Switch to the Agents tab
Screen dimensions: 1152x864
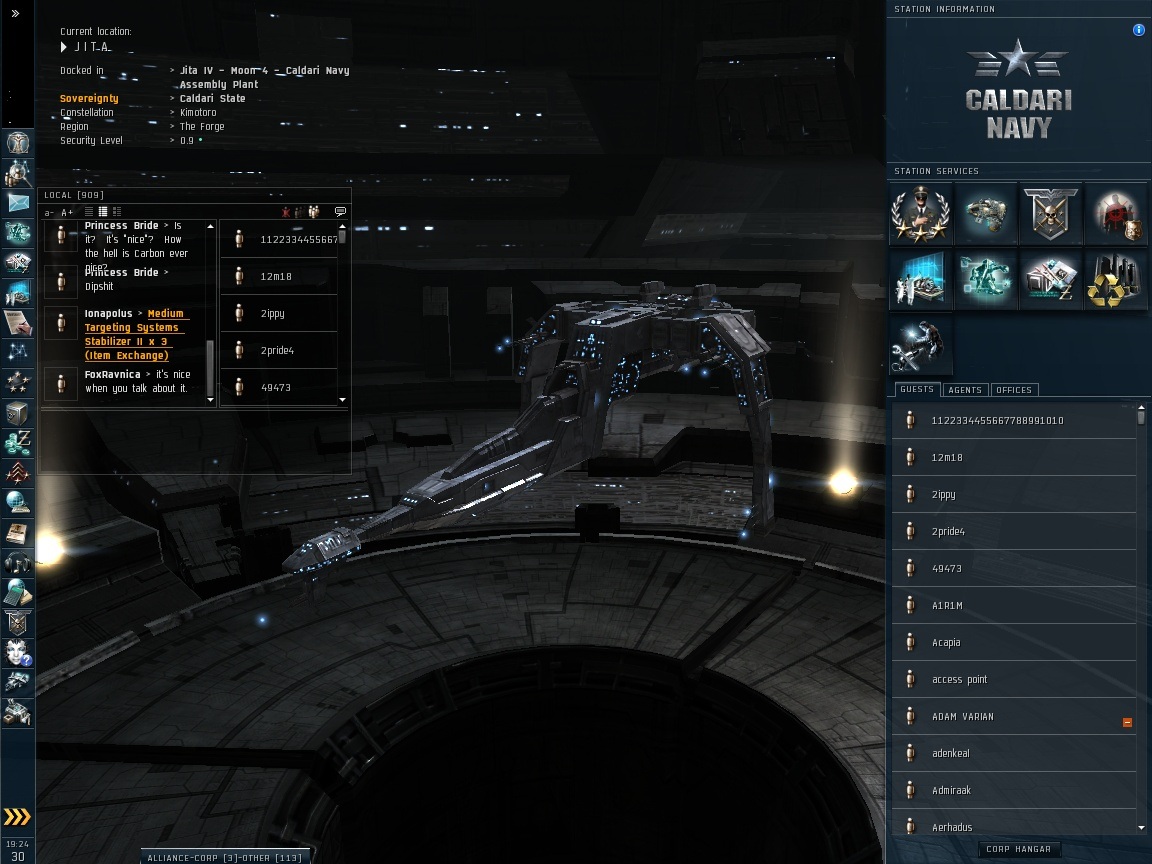pos(965,389)
